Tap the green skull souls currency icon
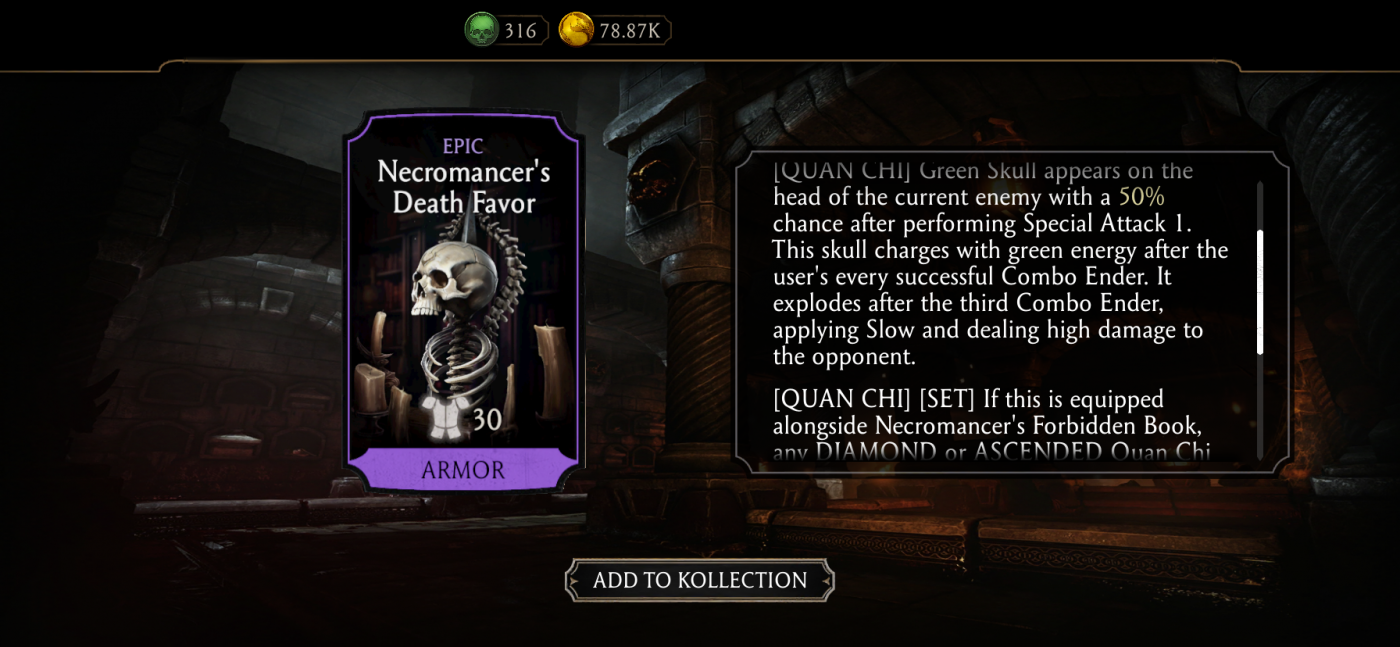 481,30
